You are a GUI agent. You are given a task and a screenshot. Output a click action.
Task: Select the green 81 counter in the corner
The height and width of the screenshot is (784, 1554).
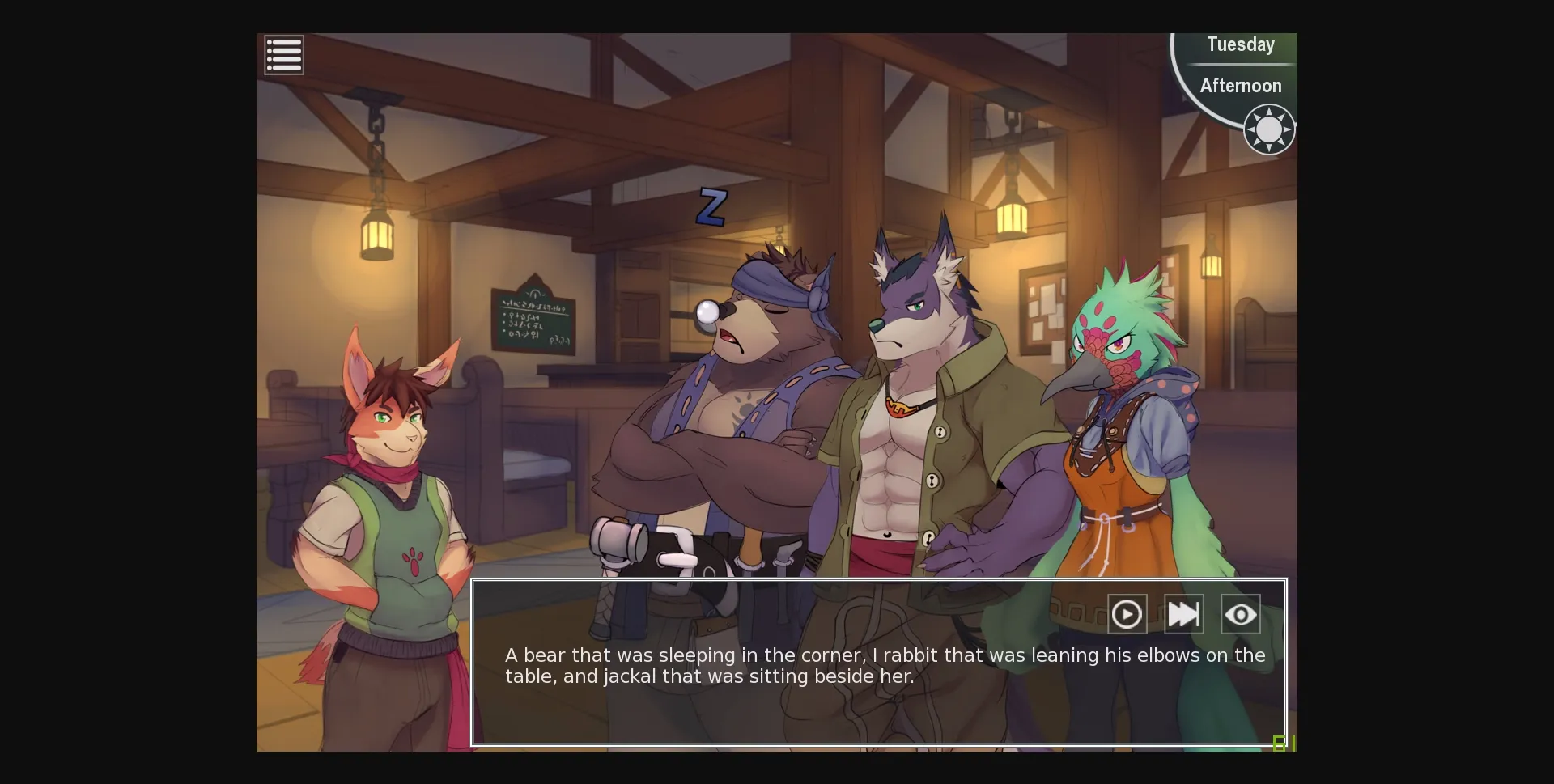(1284, 742)
